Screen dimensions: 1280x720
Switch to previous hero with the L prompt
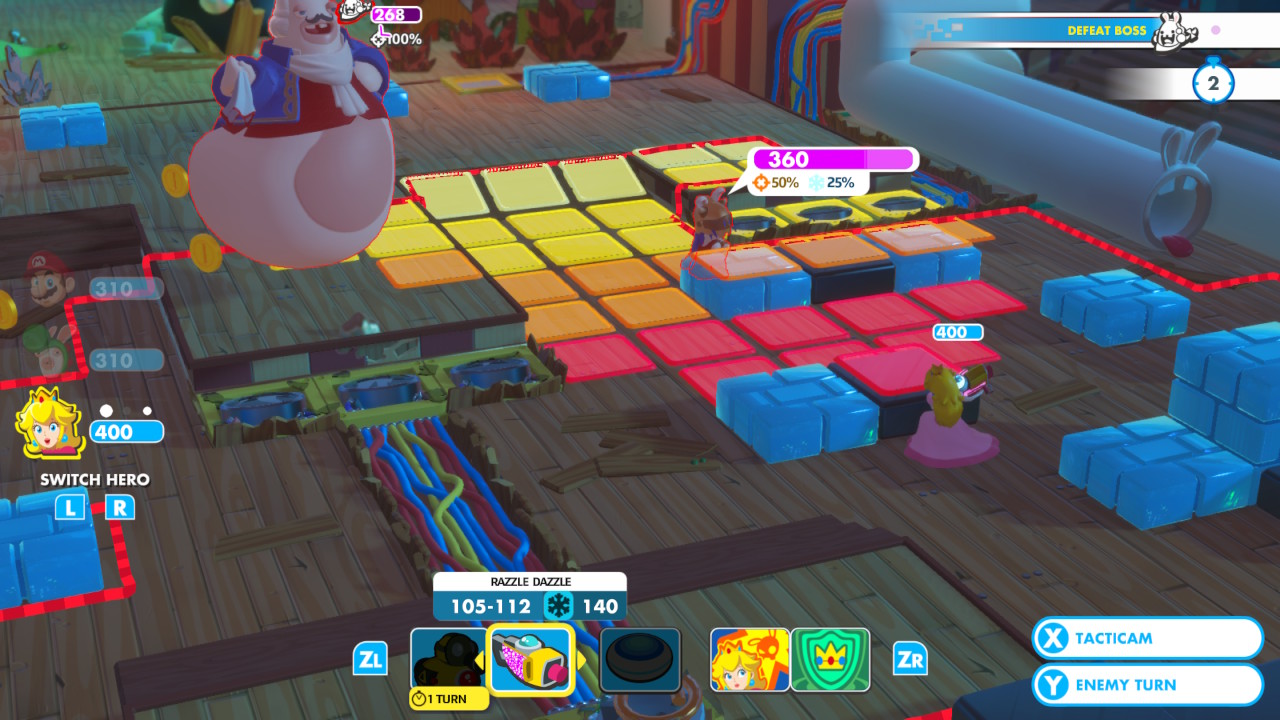tap(71, 508)
